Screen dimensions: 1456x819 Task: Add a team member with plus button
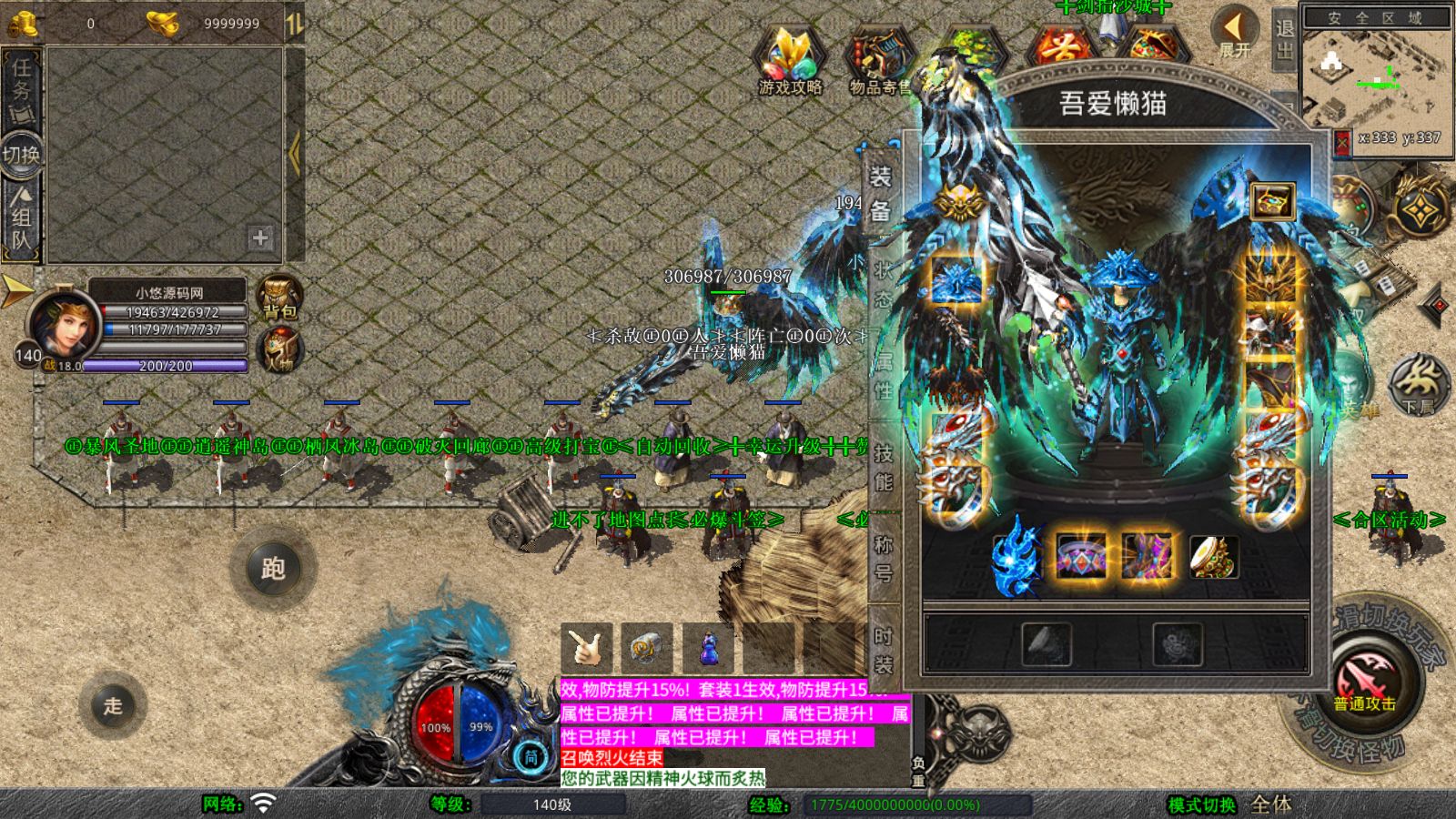click(x=260, y=238)
